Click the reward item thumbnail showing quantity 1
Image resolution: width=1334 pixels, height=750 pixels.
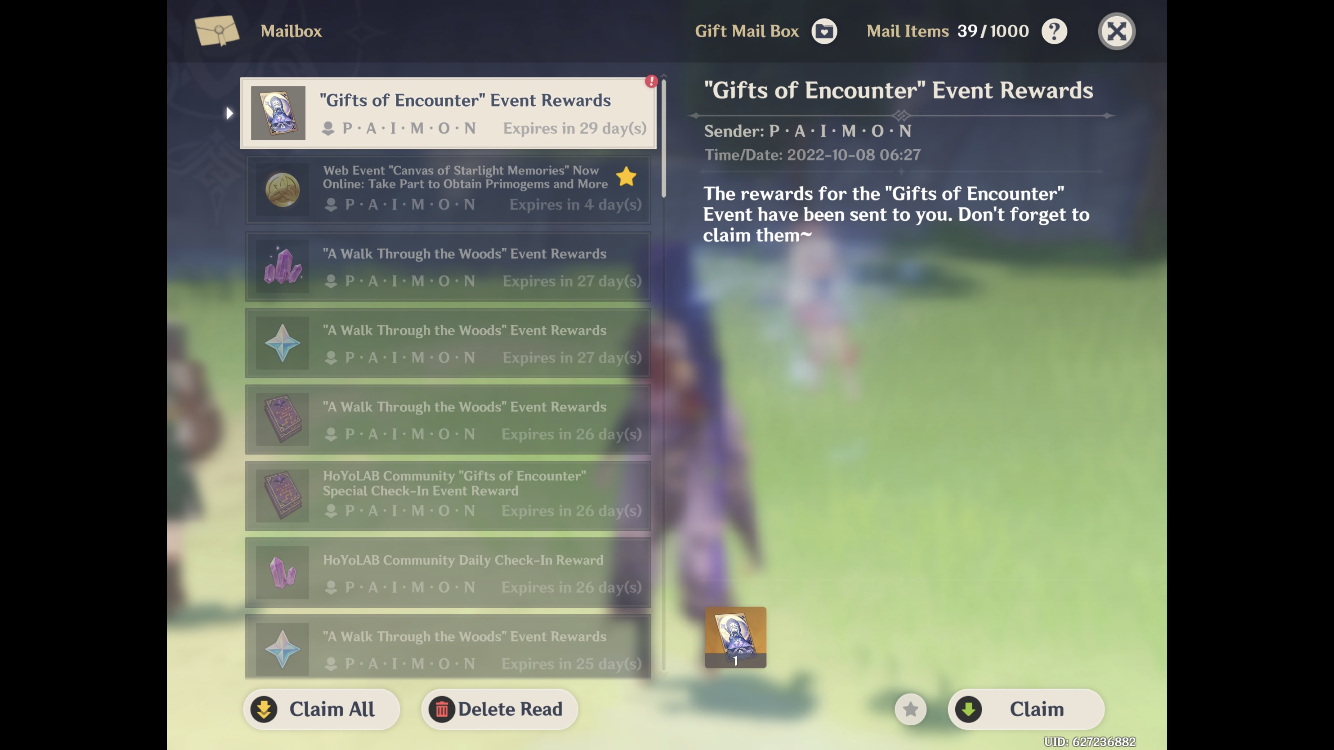(735, 637)
